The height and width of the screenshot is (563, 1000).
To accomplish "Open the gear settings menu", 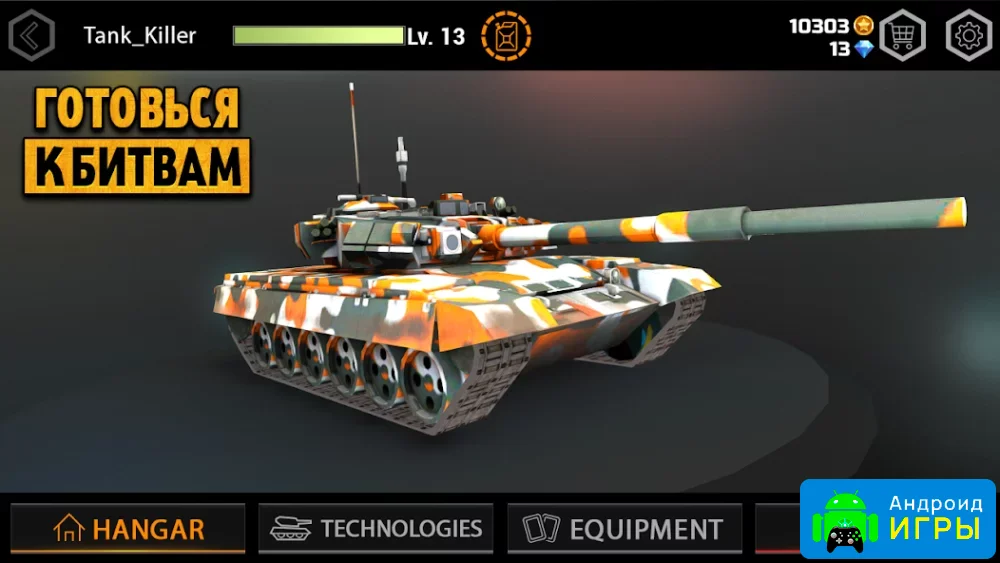I will click(968, 36).
